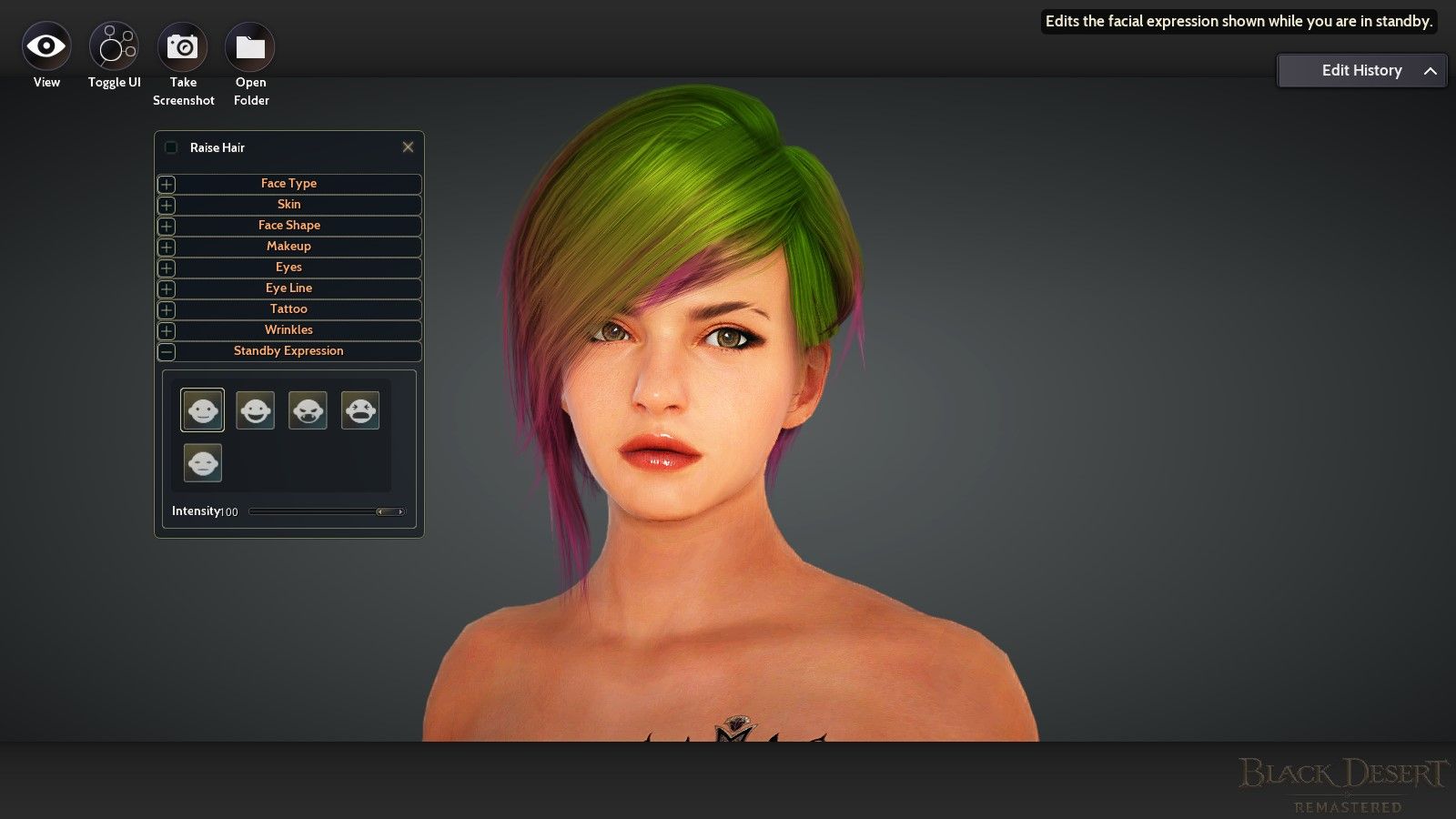Collapse the Standby Expression section
The width and height of the screenshot is (1456, 819).
click(x=167, y=351)
